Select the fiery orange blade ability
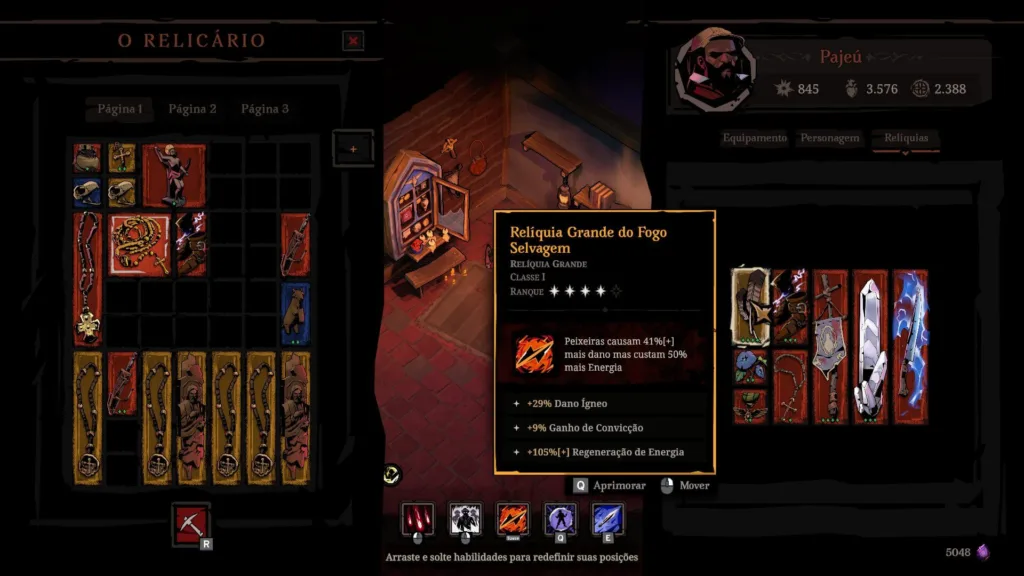This screenshot has height=576, width=1024. [x=513, y=518]
